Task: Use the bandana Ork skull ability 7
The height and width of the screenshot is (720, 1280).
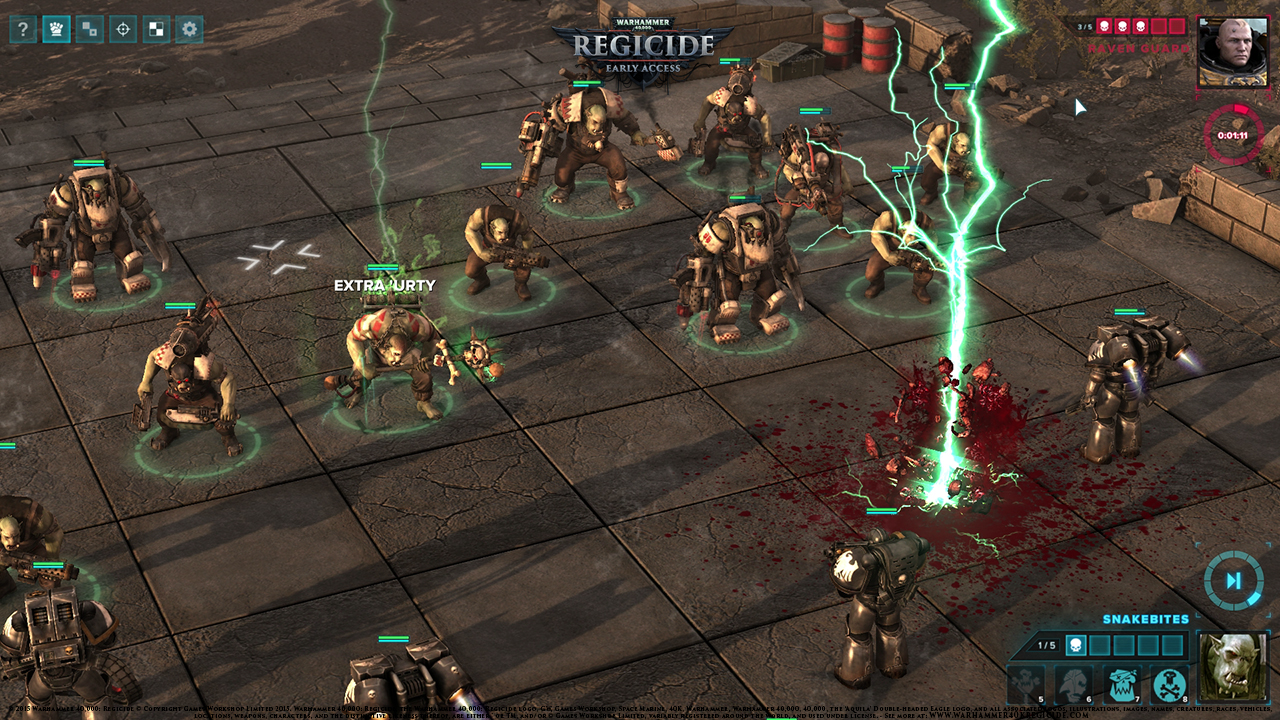Action: 1122,684
